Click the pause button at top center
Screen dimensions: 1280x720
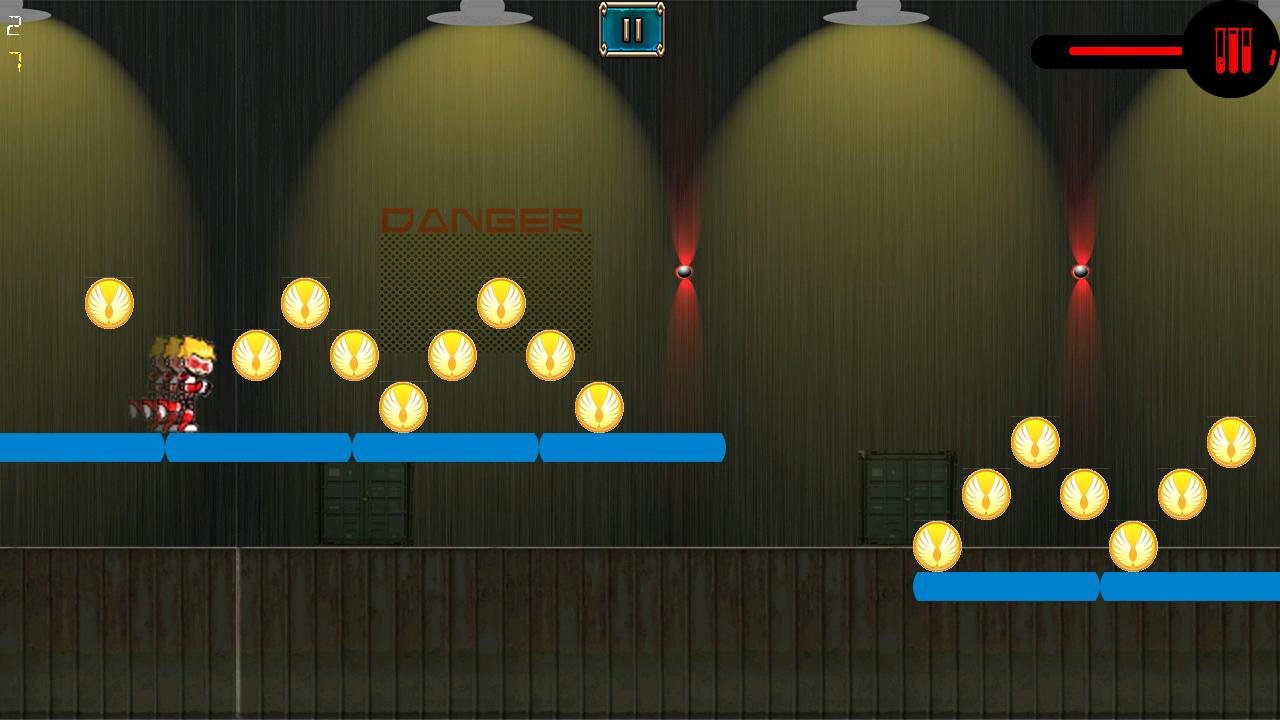[630, 29]
